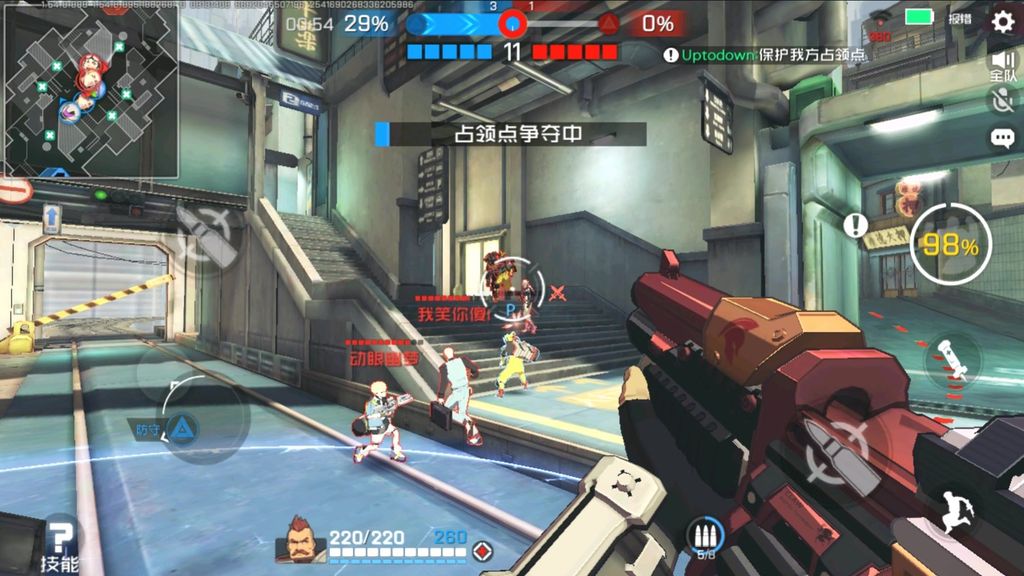Screen dimensions: 1024x576
Task: Tap the 防守 defend triangle marker
Action: pyautogui.click(x=183, y=428)
